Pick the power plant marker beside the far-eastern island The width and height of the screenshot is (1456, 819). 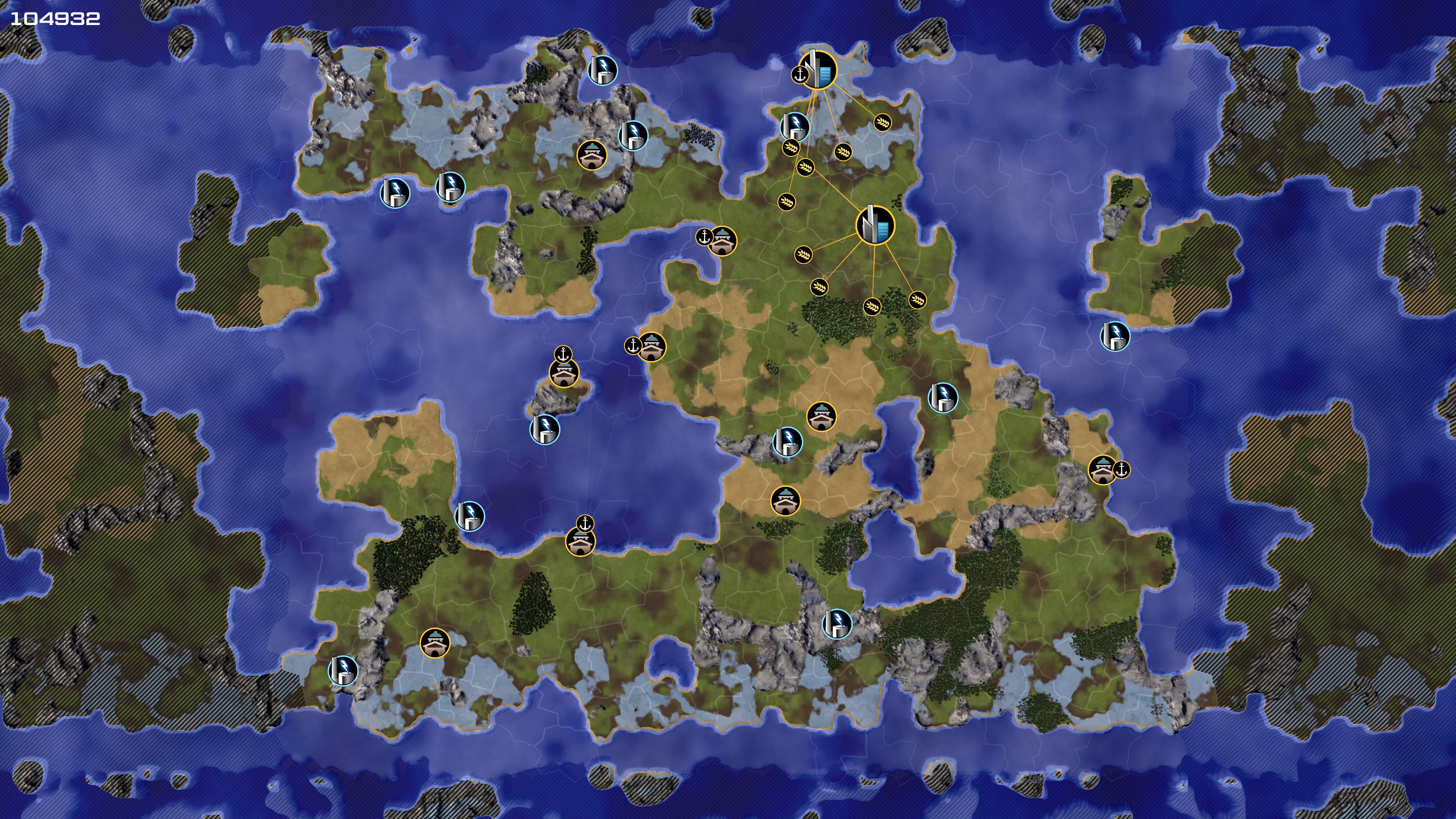click(1115, 336)
